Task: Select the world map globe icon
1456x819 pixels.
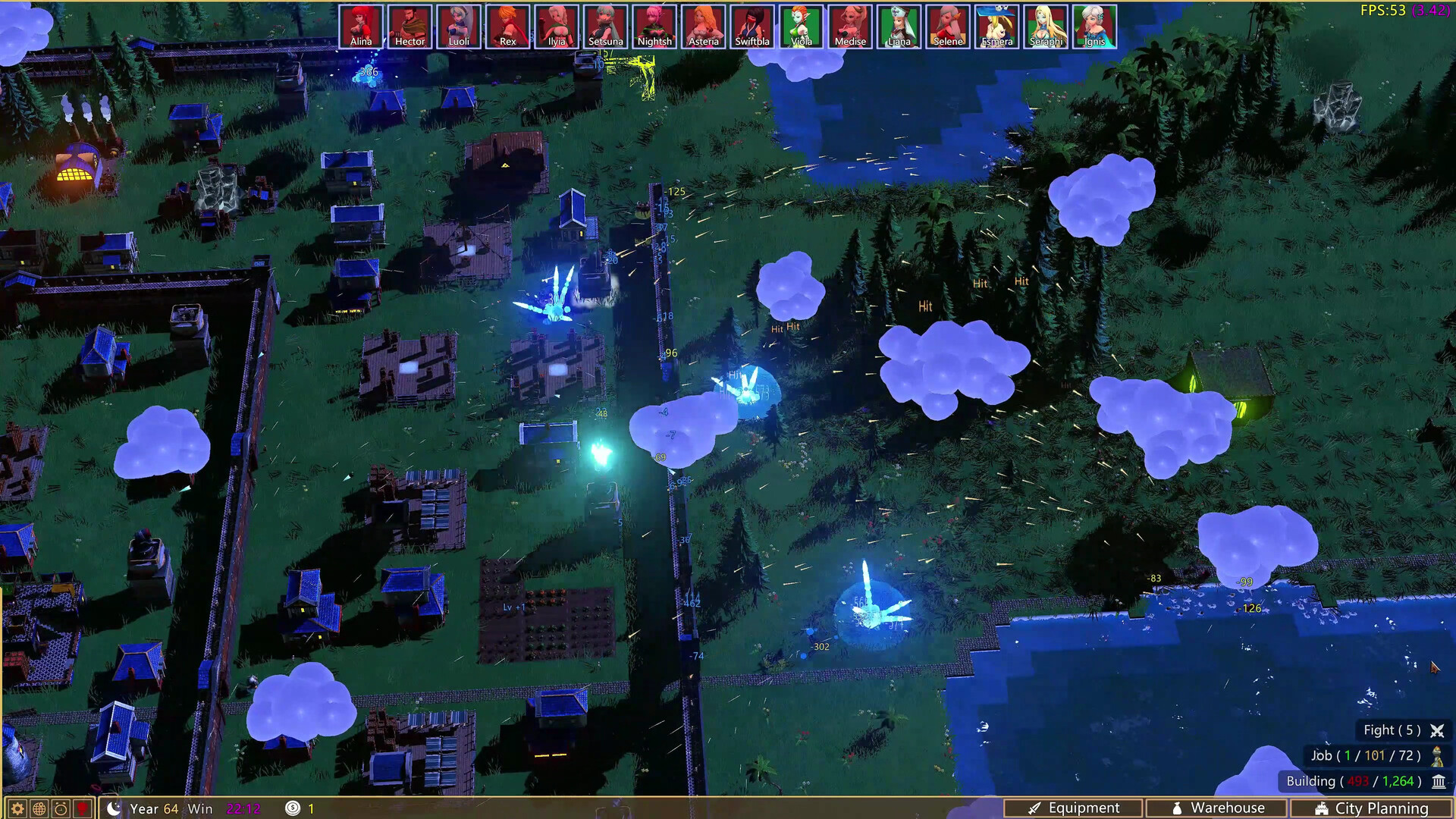Action: 38,808
